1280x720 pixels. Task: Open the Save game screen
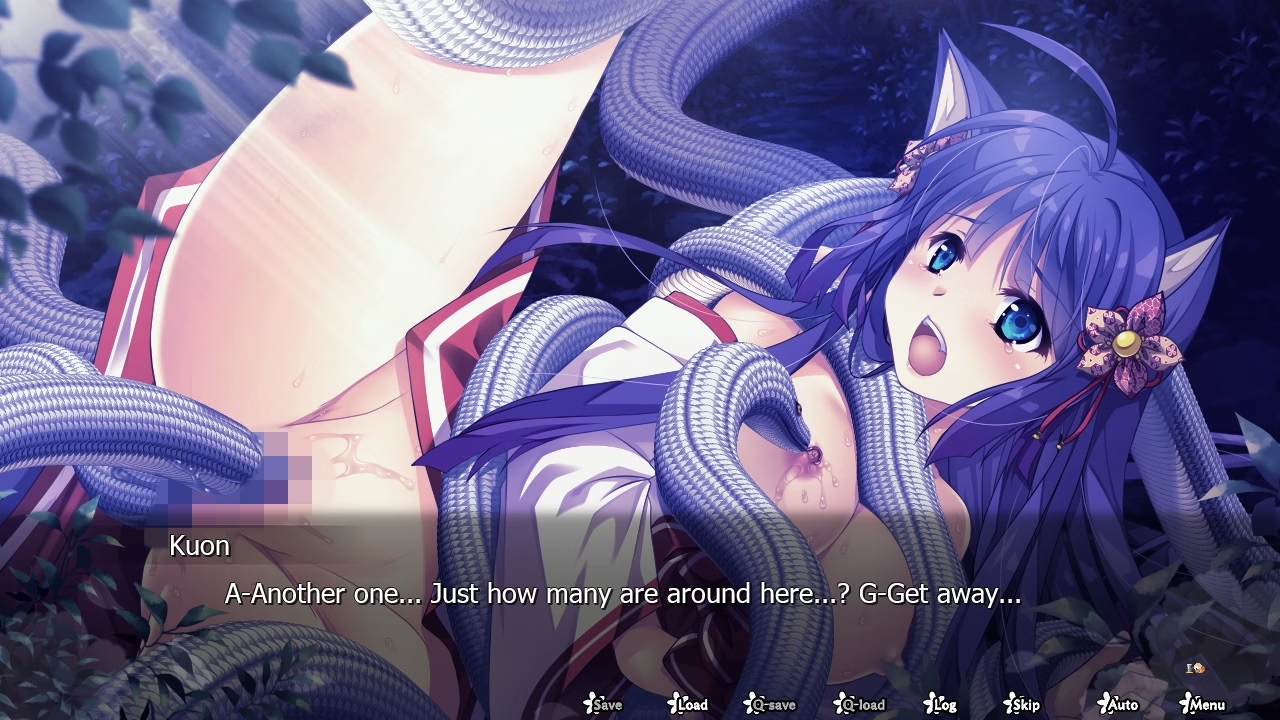[603, 704]
